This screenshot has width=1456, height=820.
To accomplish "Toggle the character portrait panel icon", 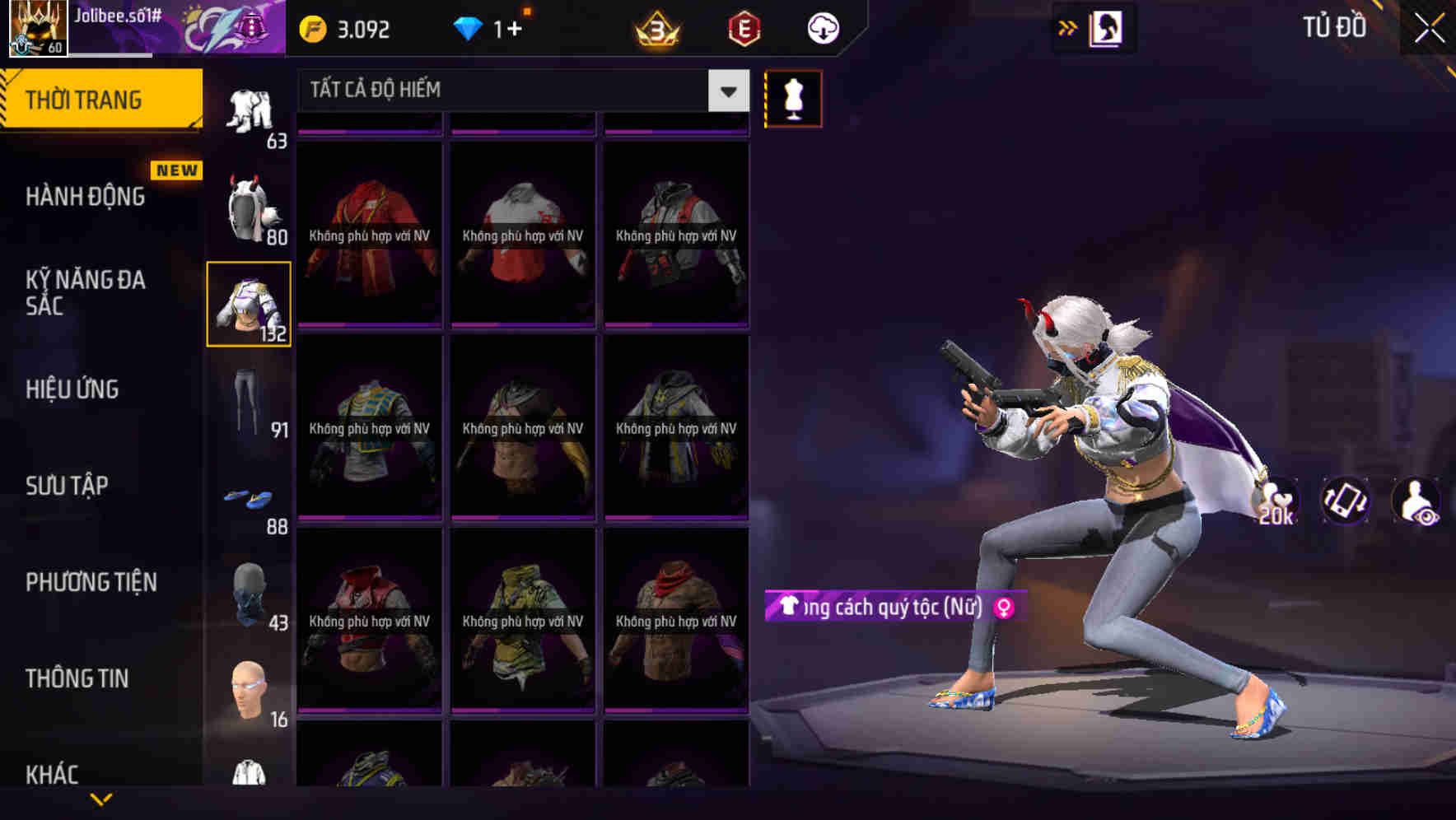I will (x=1107, y=27).
